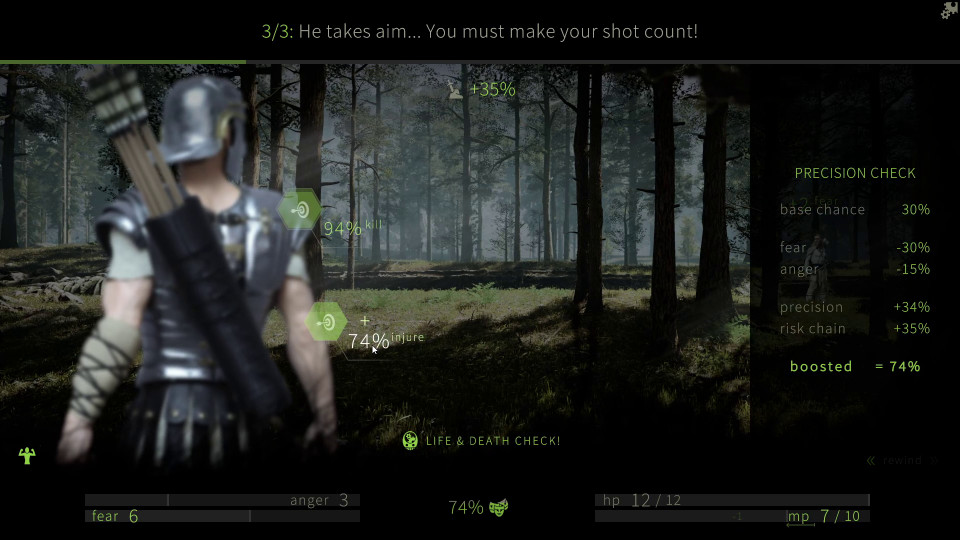
Task: Open the flexing strongman character icon
Action: click(27, 456)
